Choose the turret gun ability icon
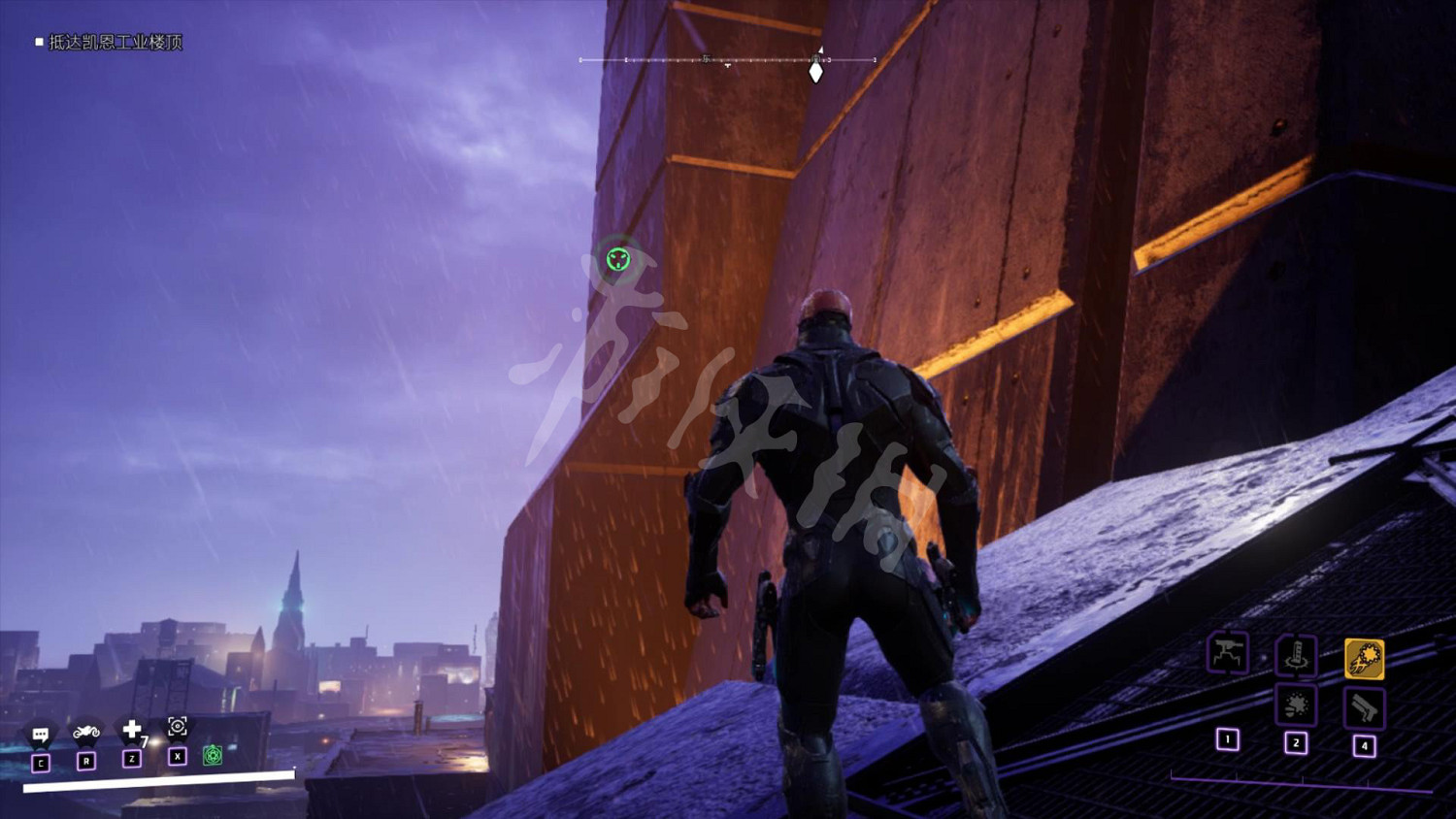Screen dimensions: 1456x819 coord(1227,652)
